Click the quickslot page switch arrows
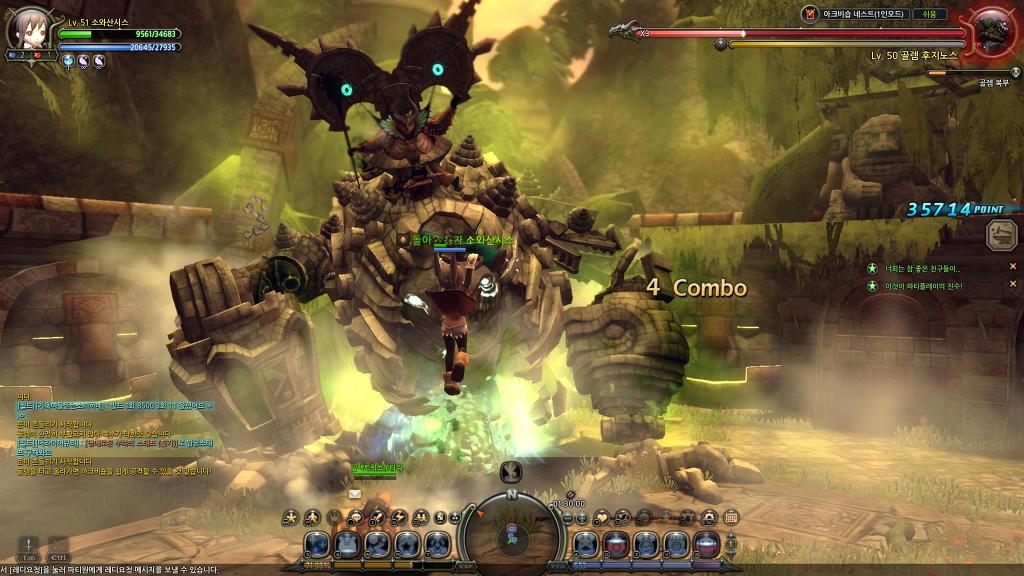This screenshot has width=1024, height=576. 730,544
